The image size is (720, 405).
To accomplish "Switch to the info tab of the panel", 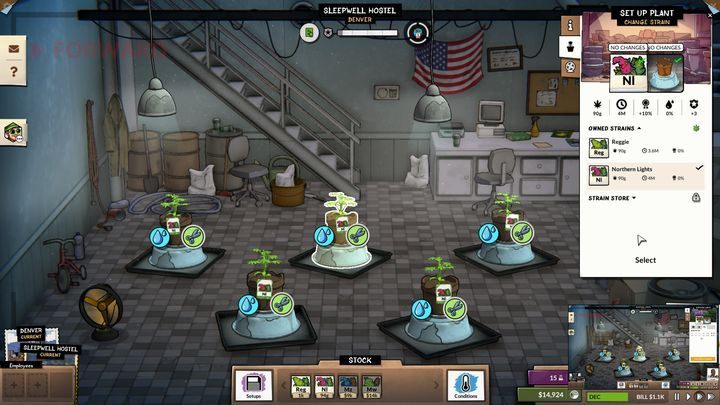I will point(570,23).
